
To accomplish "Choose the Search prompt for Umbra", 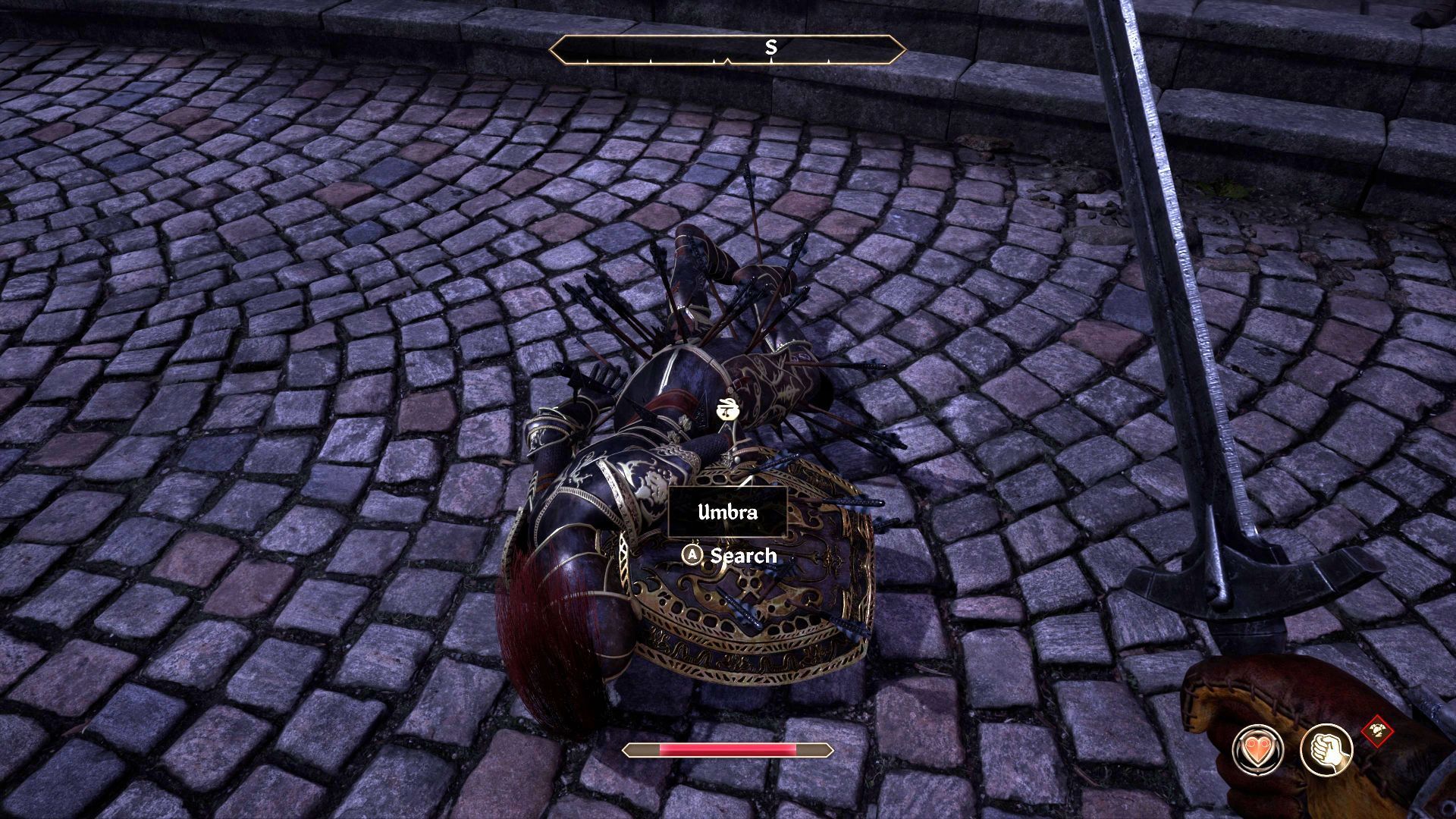I will coord(730,556).
